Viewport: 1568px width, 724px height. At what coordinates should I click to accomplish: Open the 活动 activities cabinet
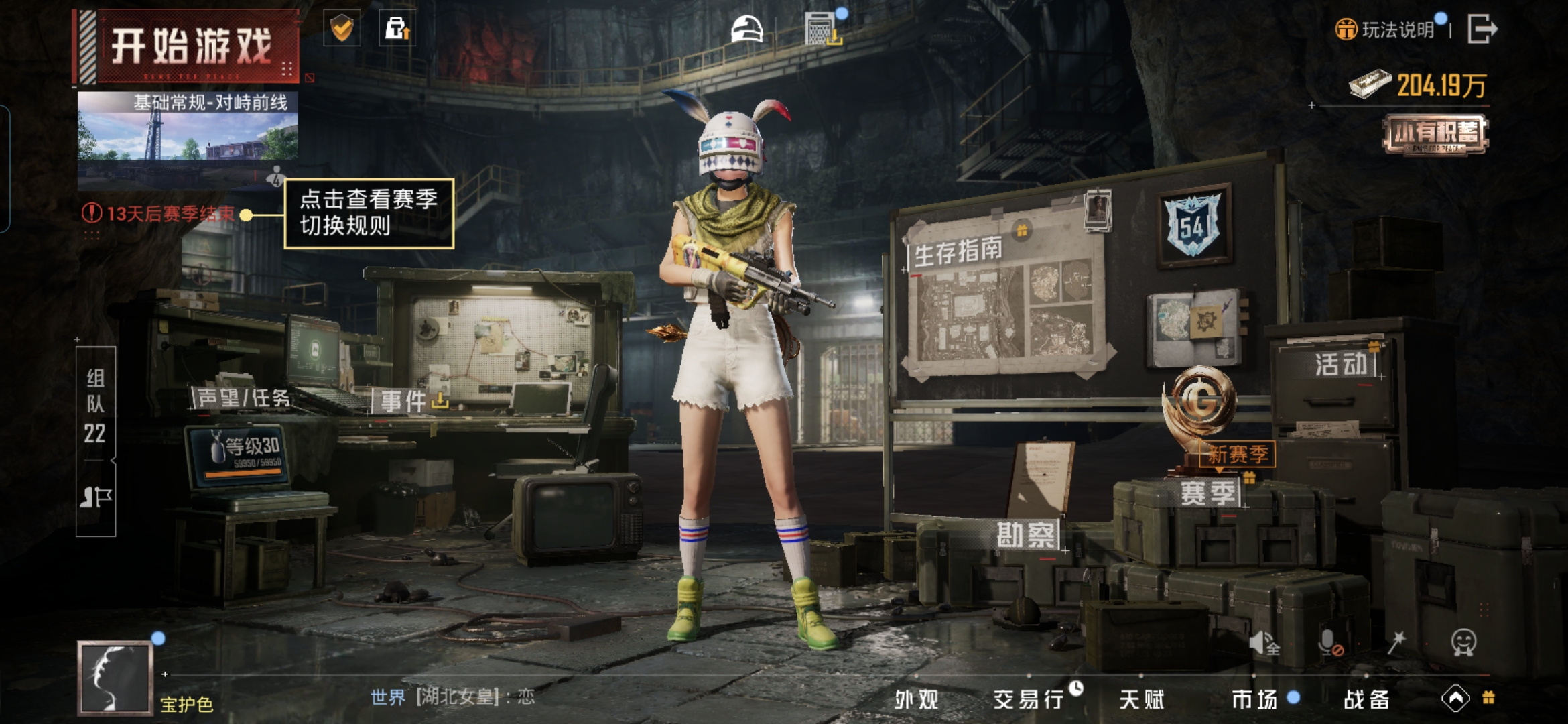pyautogui.click(x=1340, y=365)
